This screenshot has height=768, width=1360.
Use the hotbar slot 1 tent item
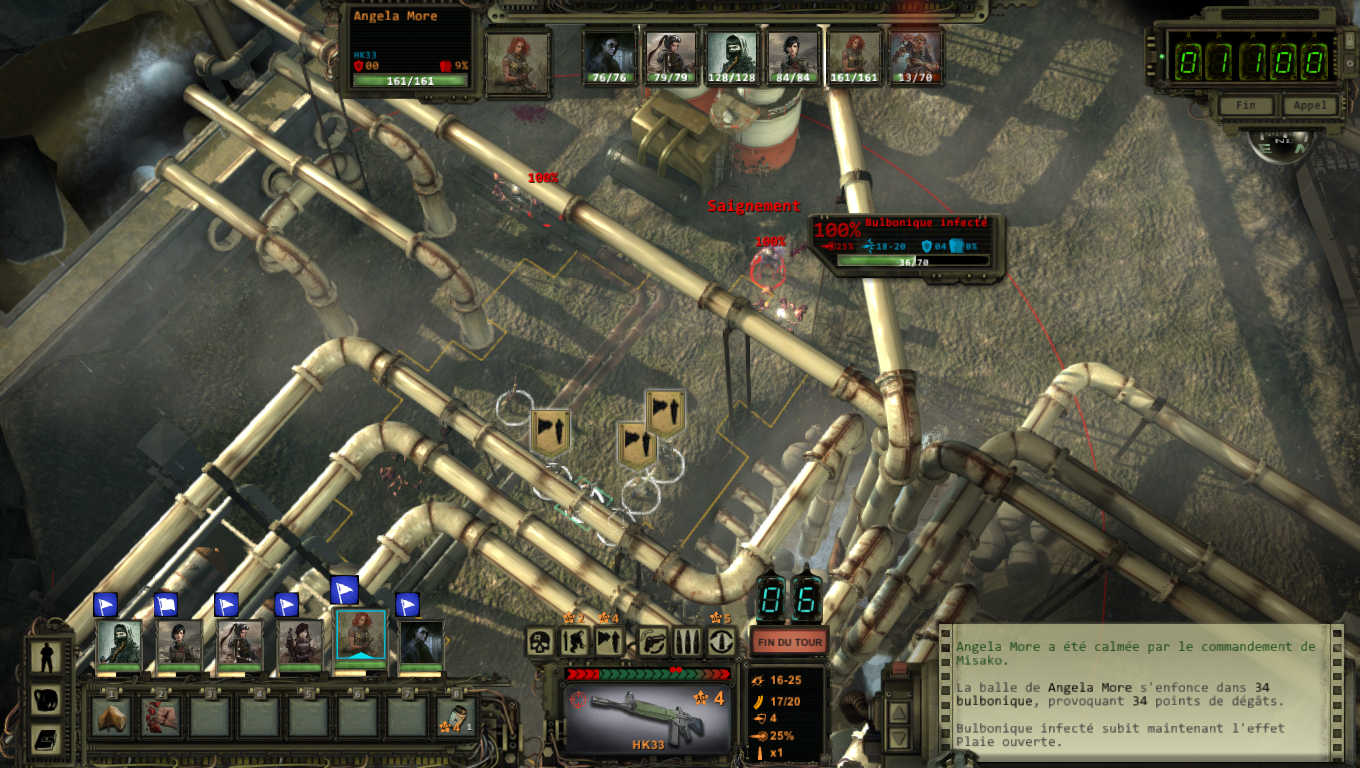(x=111, y=717)
